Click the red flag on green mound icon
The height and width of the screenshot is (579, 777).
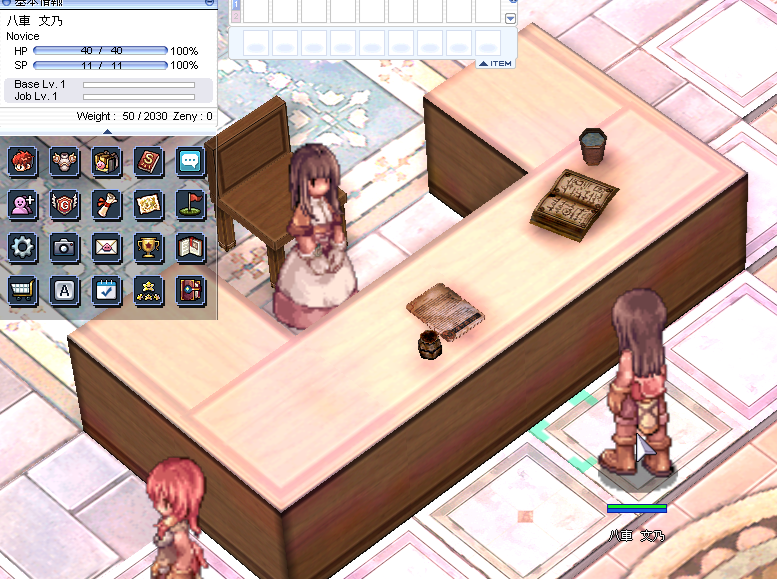click(x=190, y=204)
